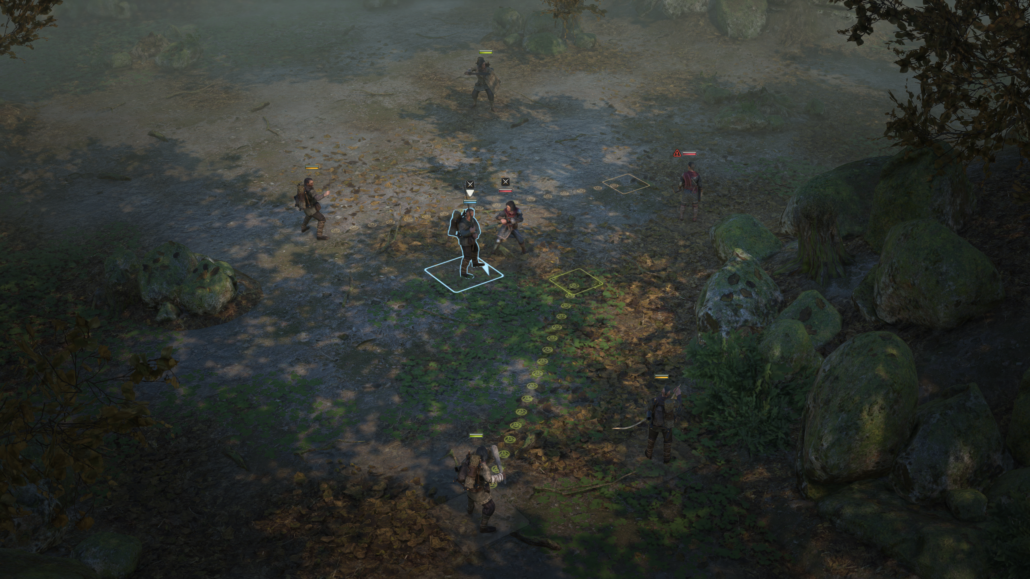Viewport: 1030px width, 579px height.
Task: Choose the orange-outlined diamond ground tile
Action: tap(625, 183)
